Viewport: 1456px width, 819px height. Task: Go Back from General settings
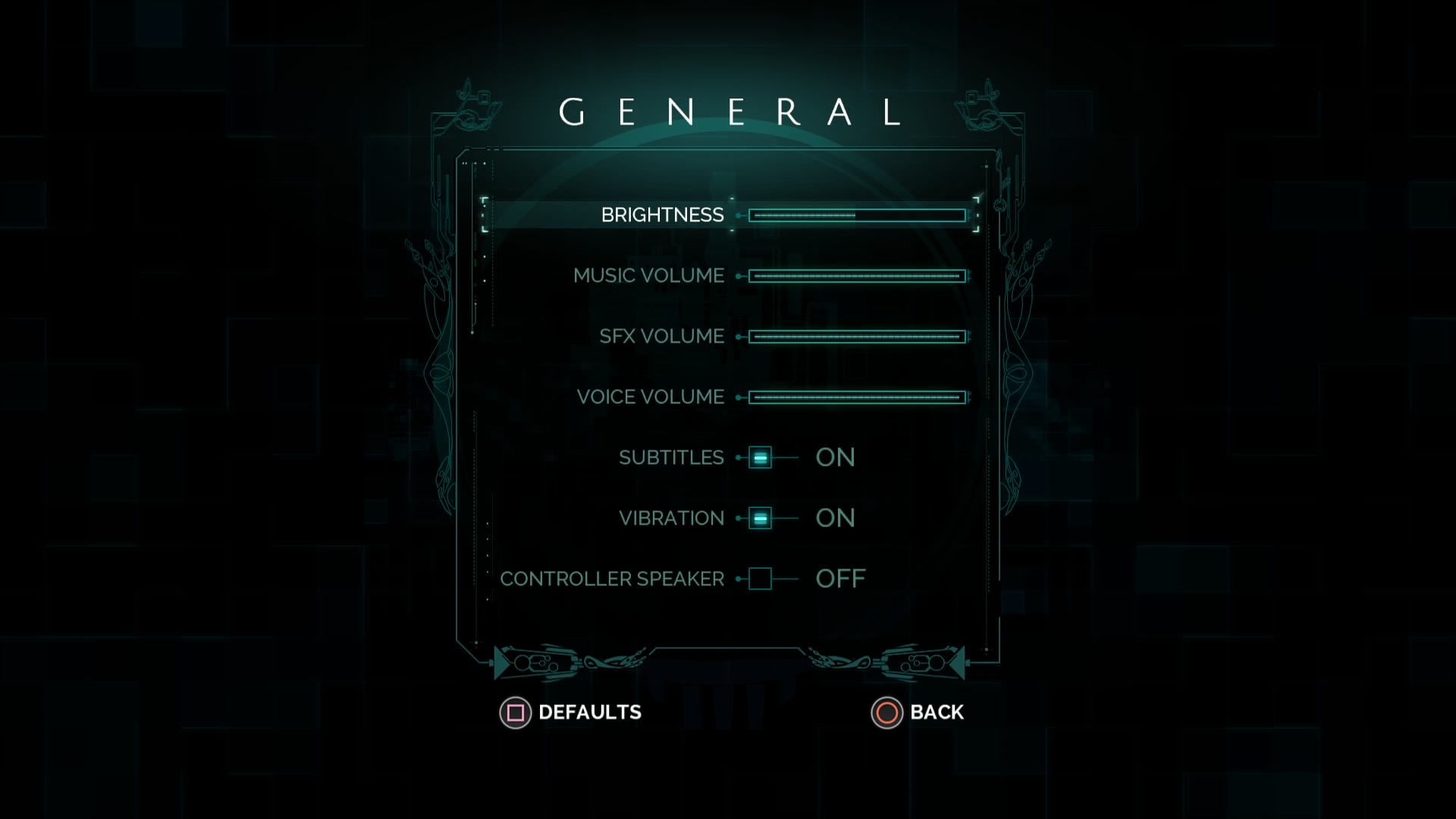918,713
